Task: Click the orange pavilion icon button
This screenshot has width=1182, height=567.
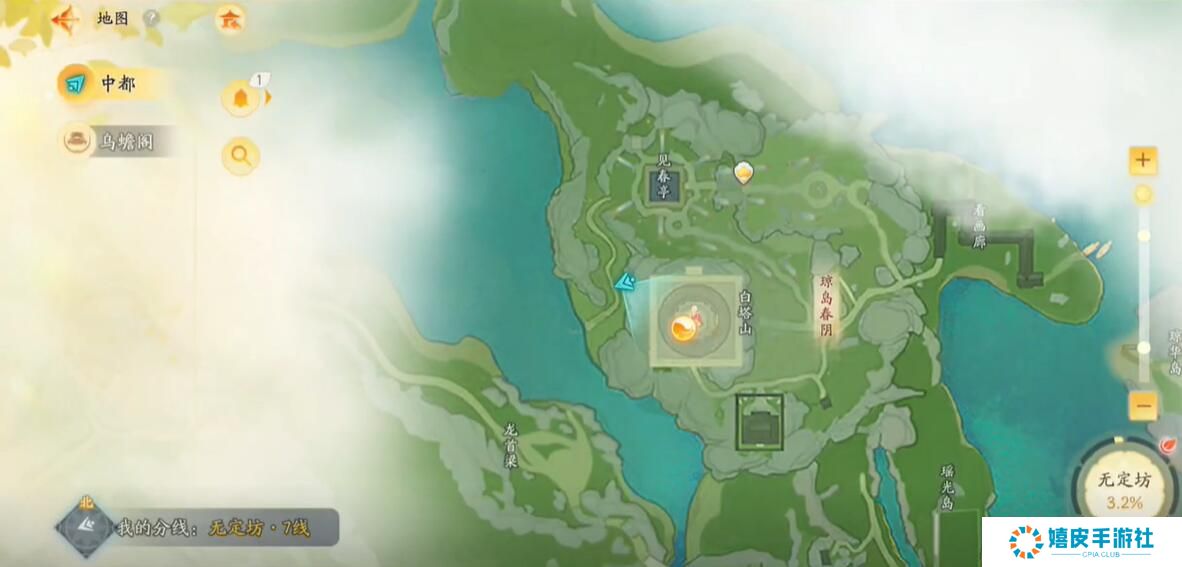Action: [231, 19]
